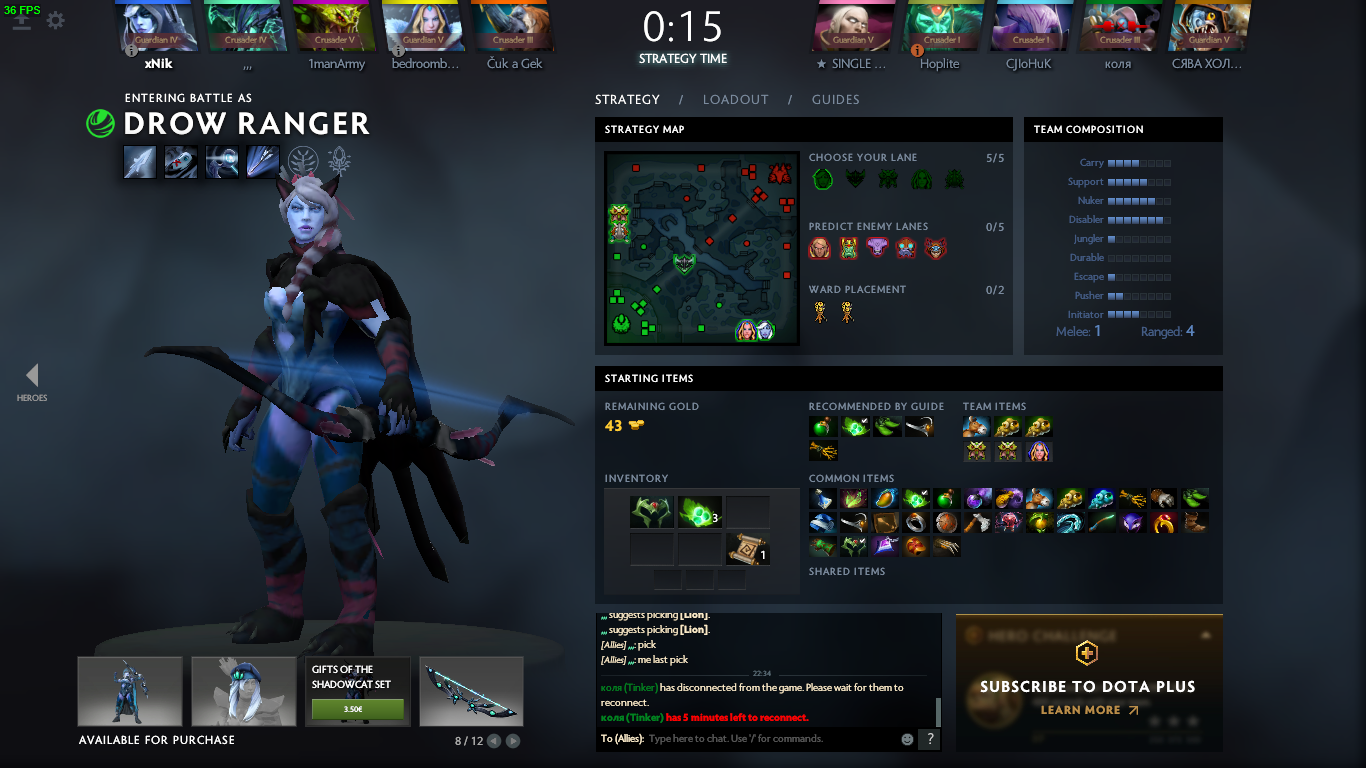Select first observer ward placement icon

pyautogui.click(x=820, y=312)
